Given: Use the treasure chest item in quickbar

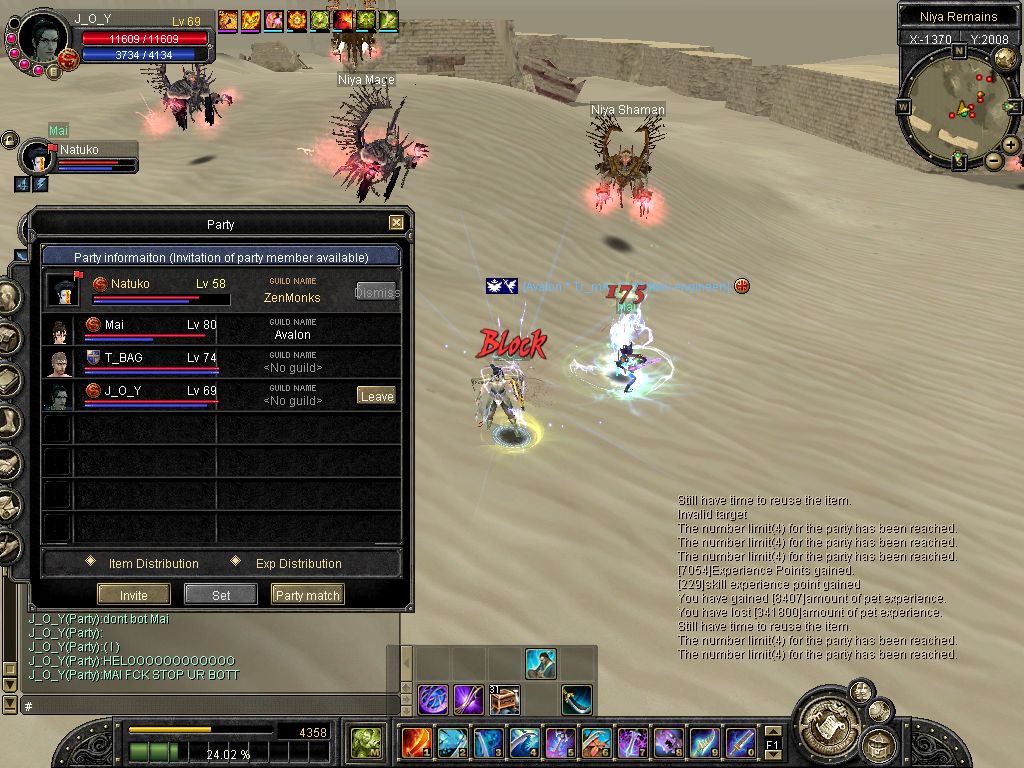Looking at the screenshot, I should (x=504, y=699).
